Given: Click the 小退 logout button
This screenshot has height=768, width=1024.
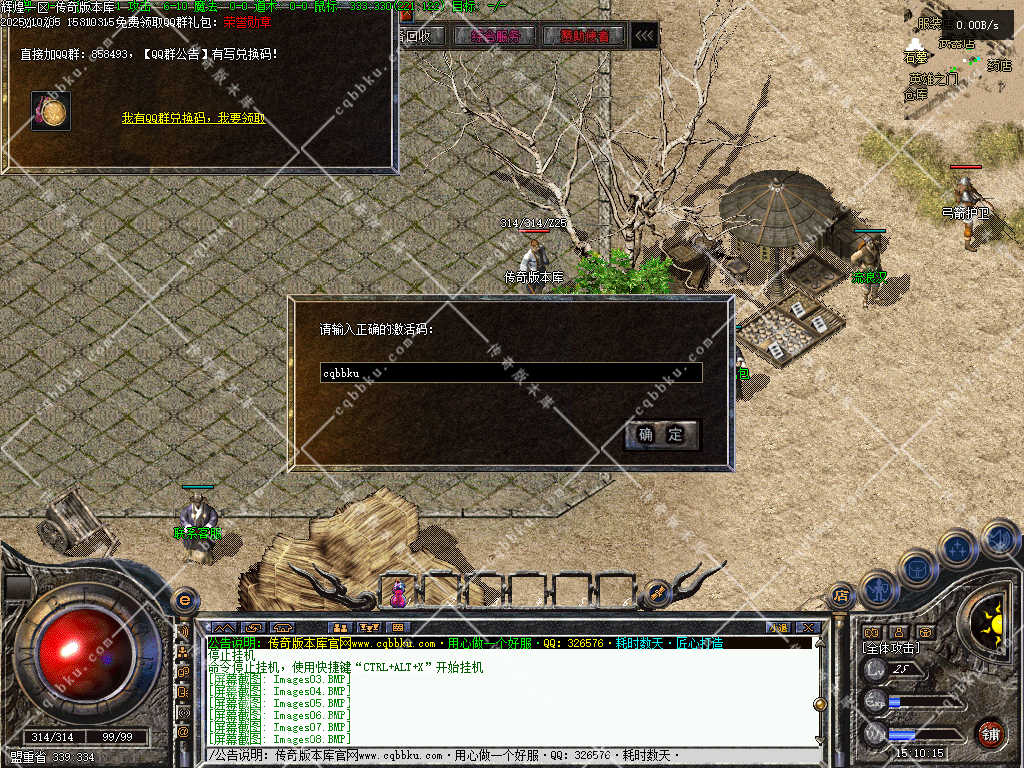Looking at the screenshot, I should click(777, 627).
